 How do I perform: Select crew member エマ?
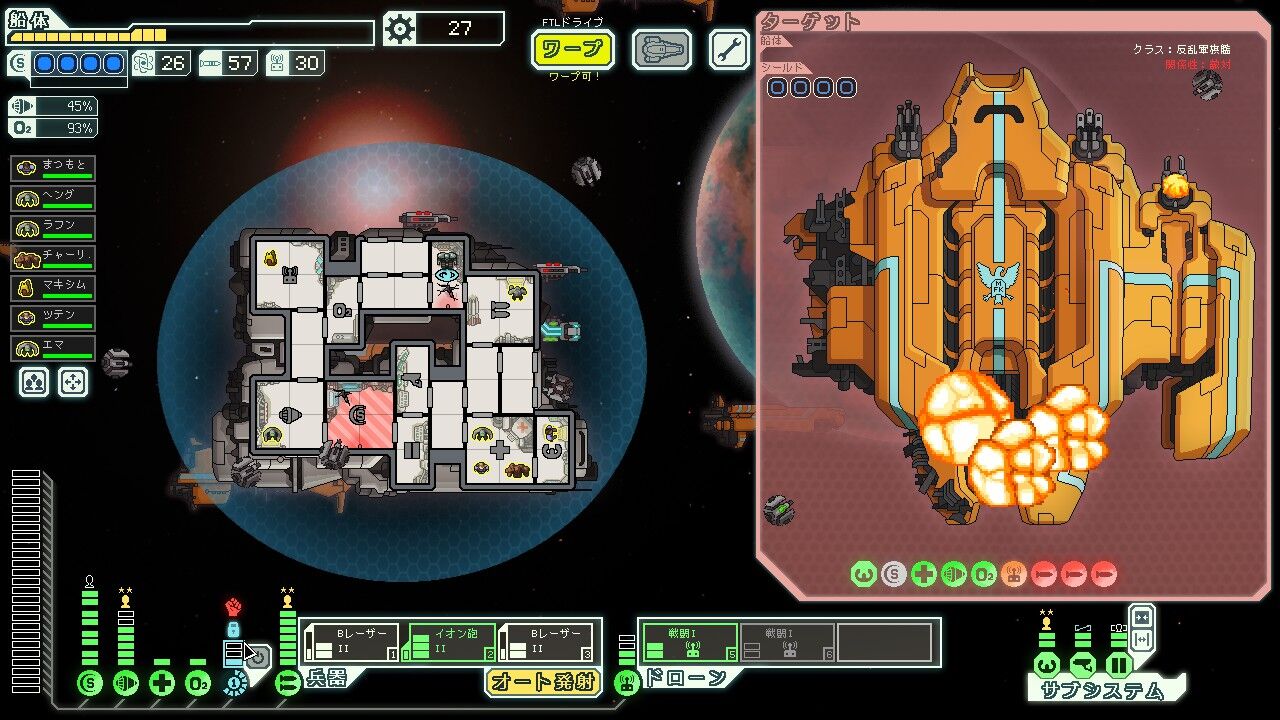point(53,349)
